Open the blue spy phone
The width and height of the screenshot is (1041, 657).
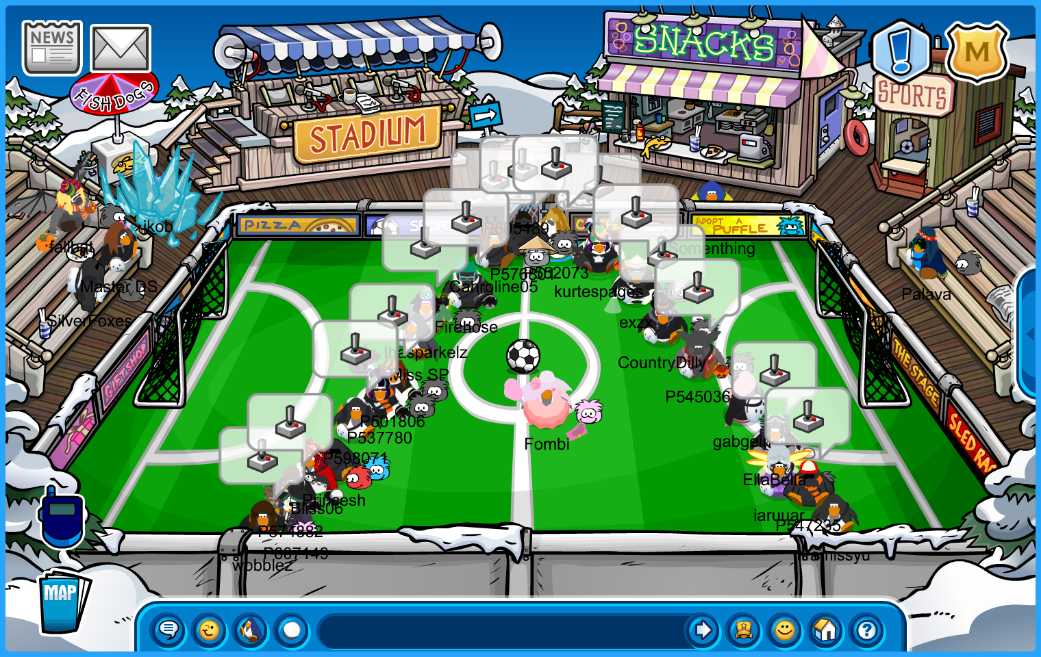(x=59, y=516)
